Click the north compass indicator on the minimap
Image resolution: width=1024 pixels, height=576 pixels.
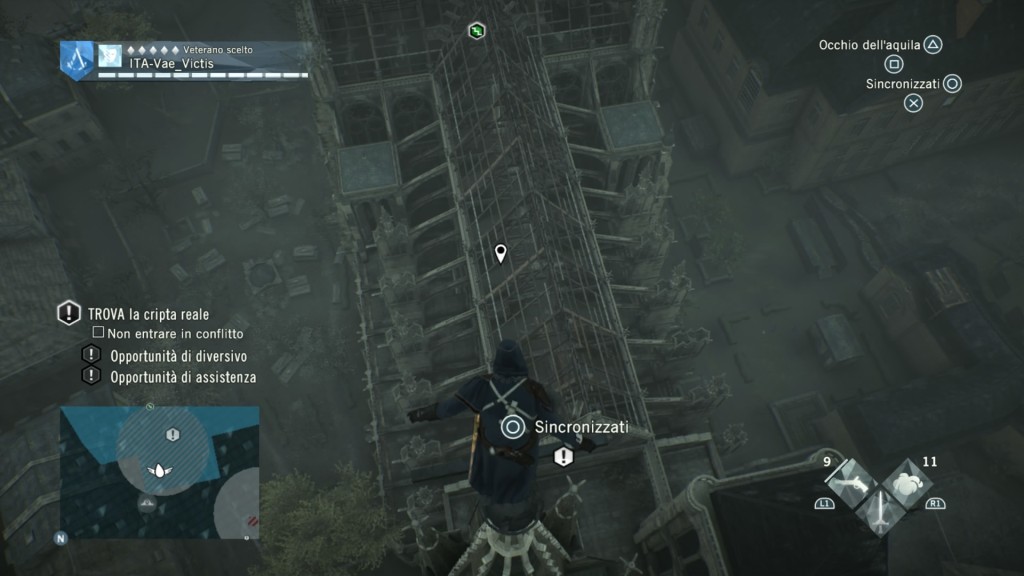click(61, 538)
